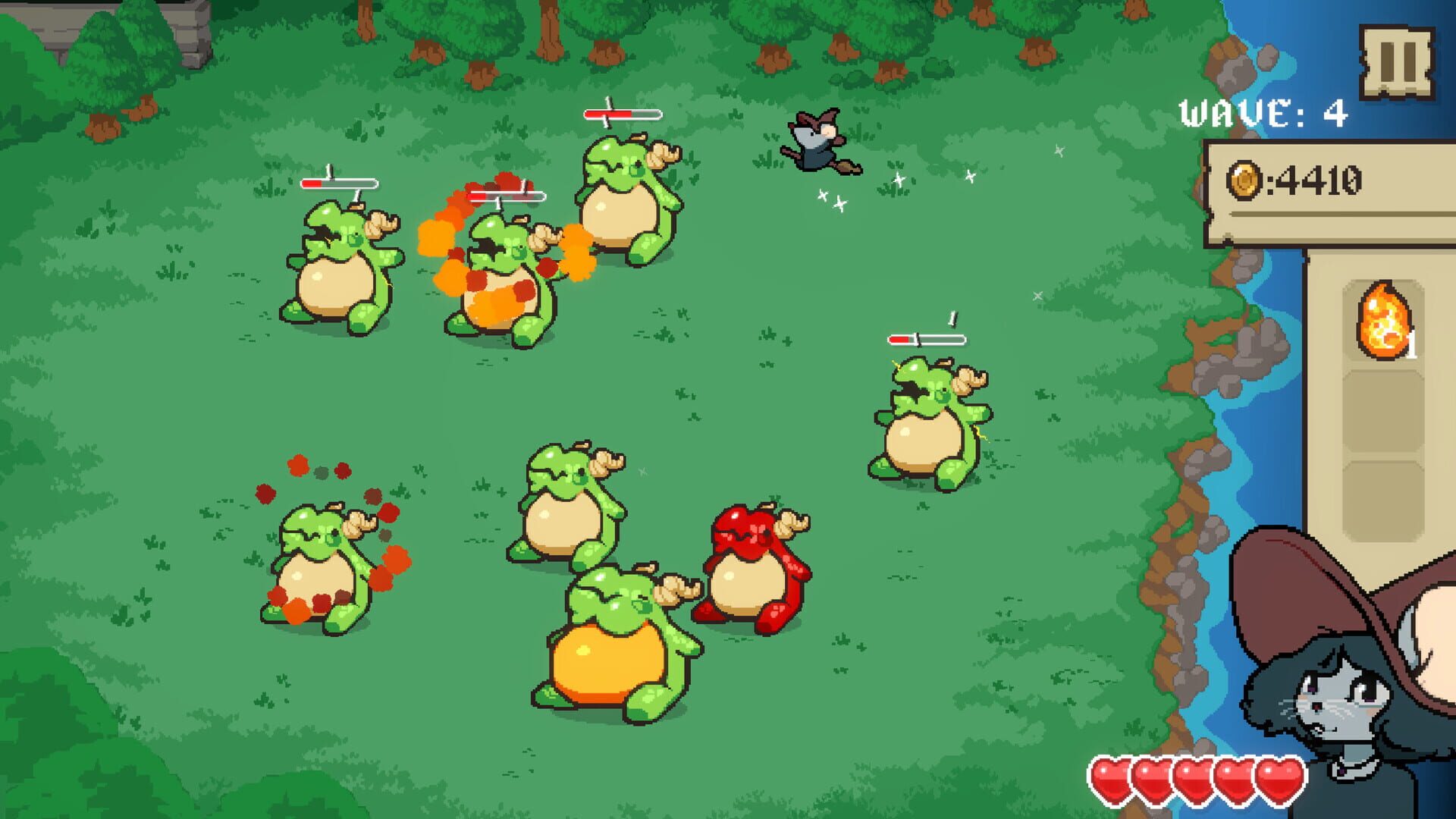Click the health bar of the rightmost dragon
This screenshot has height=819, width=1456.
[927, 338]
